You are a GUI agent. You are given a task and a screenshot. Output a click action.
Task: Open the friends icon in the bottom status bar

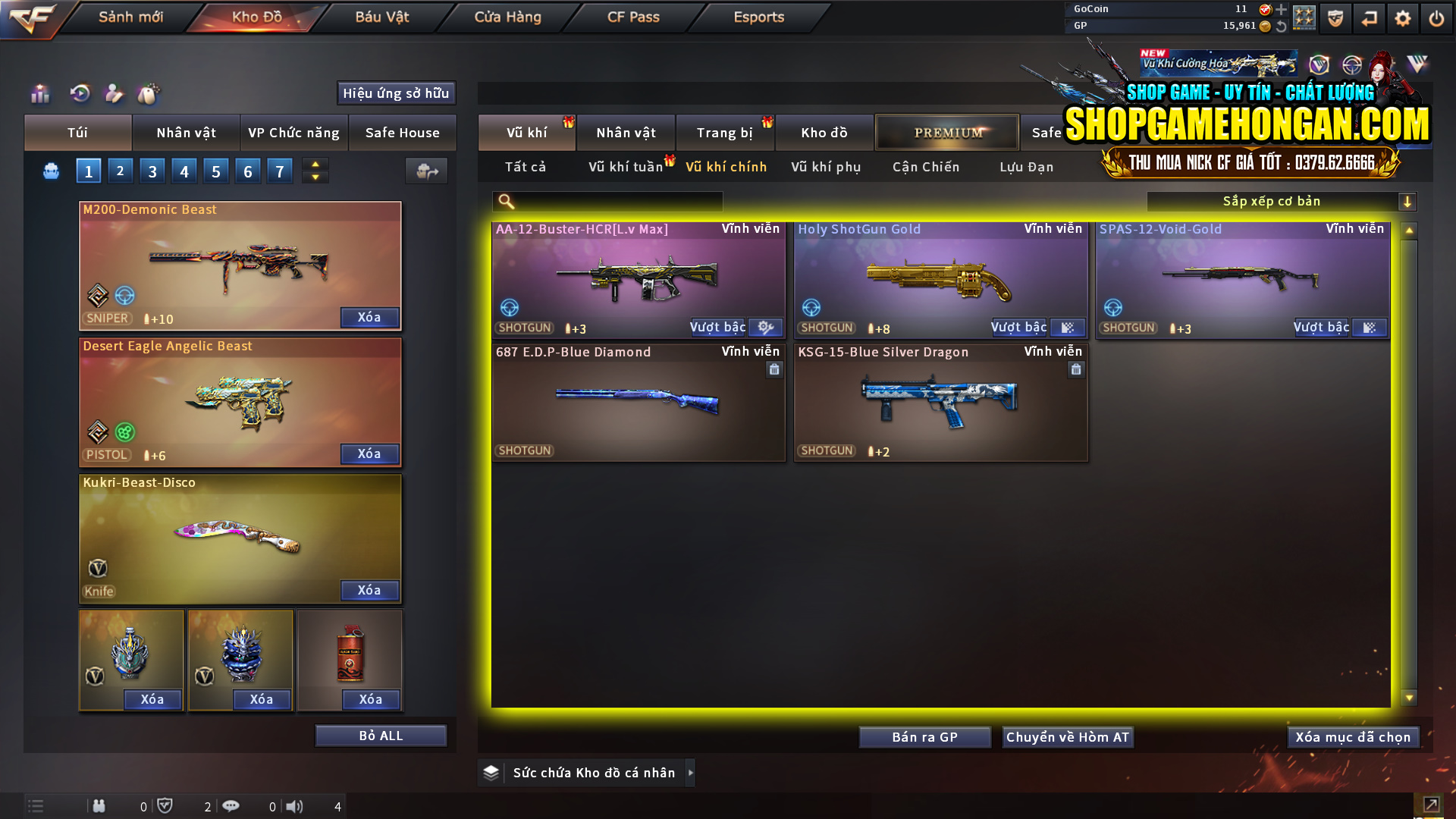[99, 806]
